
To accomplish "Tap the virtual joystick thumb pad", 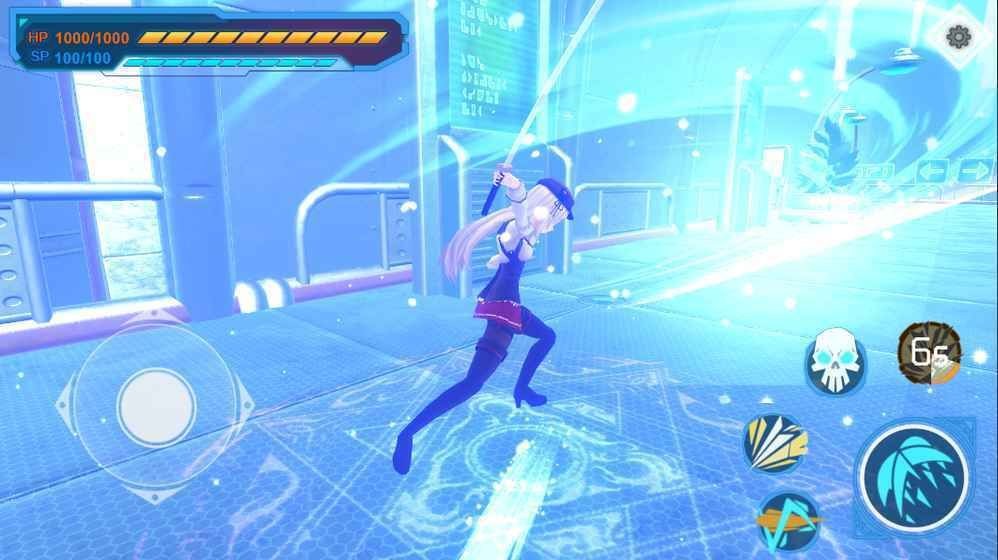I will point(155,406).
